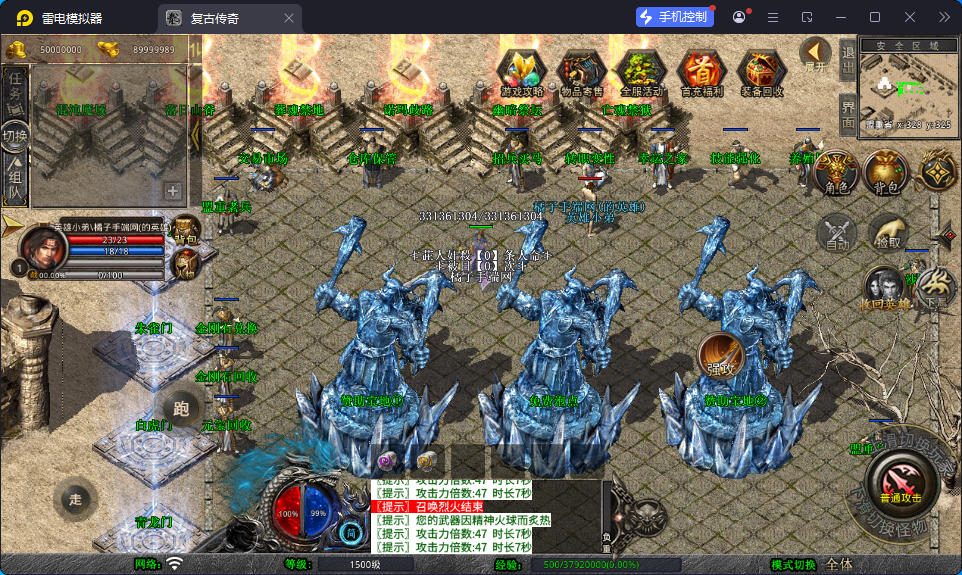Activate the 强攻 strong attack skill
The height and width of the screenshot is (575, 962).
click(x=720, y=354)
